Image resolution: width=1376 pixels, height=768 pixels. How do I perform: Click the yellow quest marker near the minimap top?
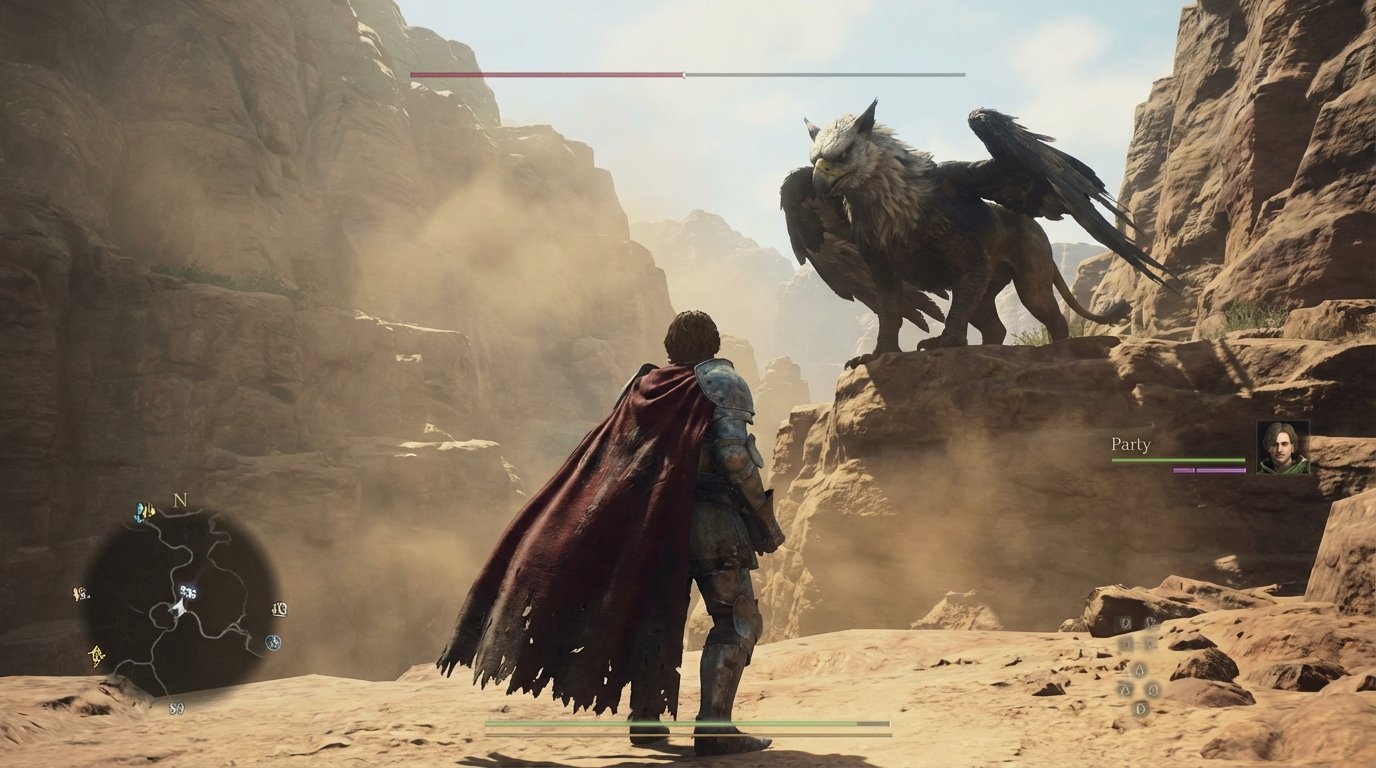click(x=149, y=512)
